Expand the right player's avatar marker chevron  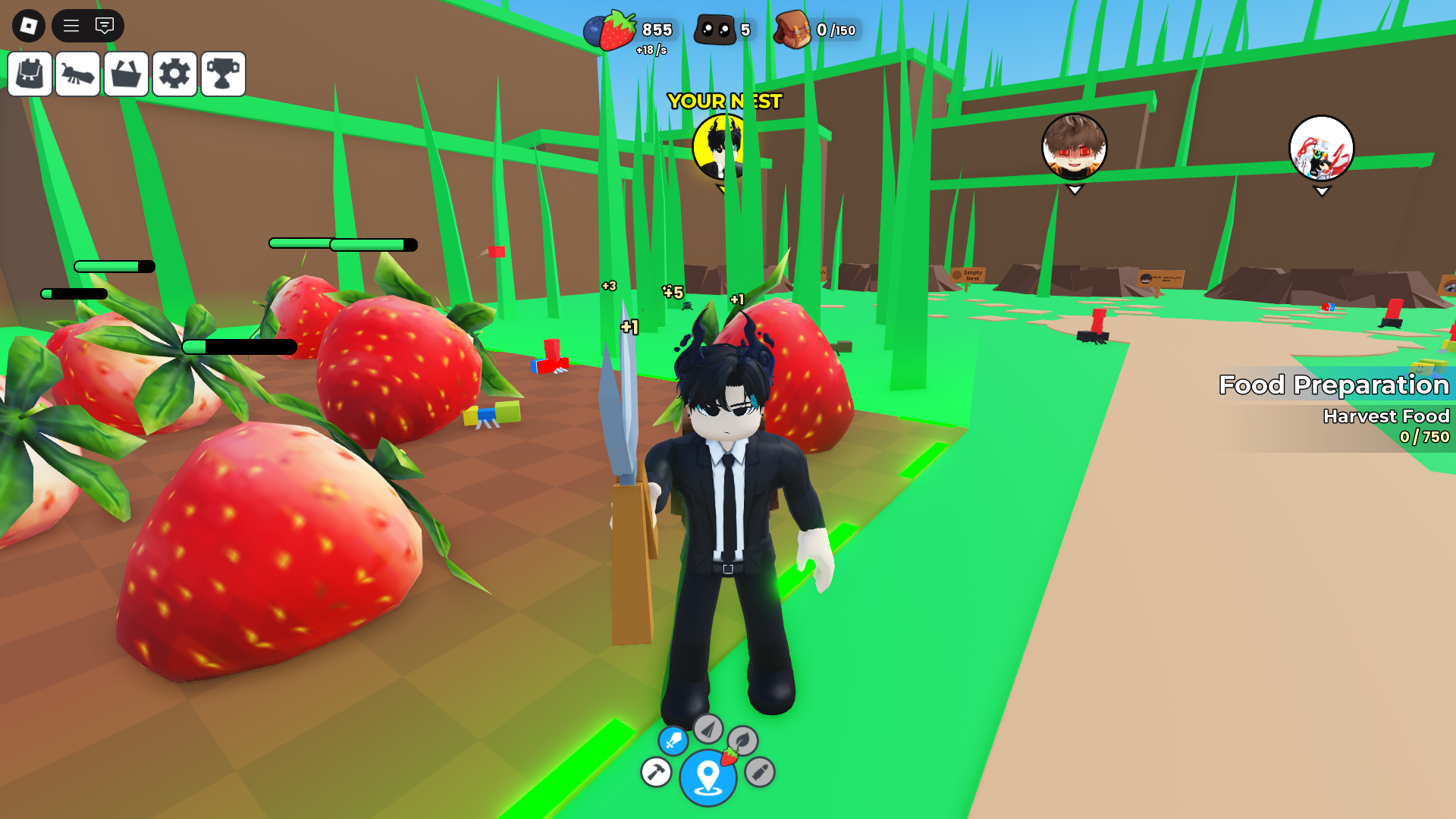[1321, 191]
